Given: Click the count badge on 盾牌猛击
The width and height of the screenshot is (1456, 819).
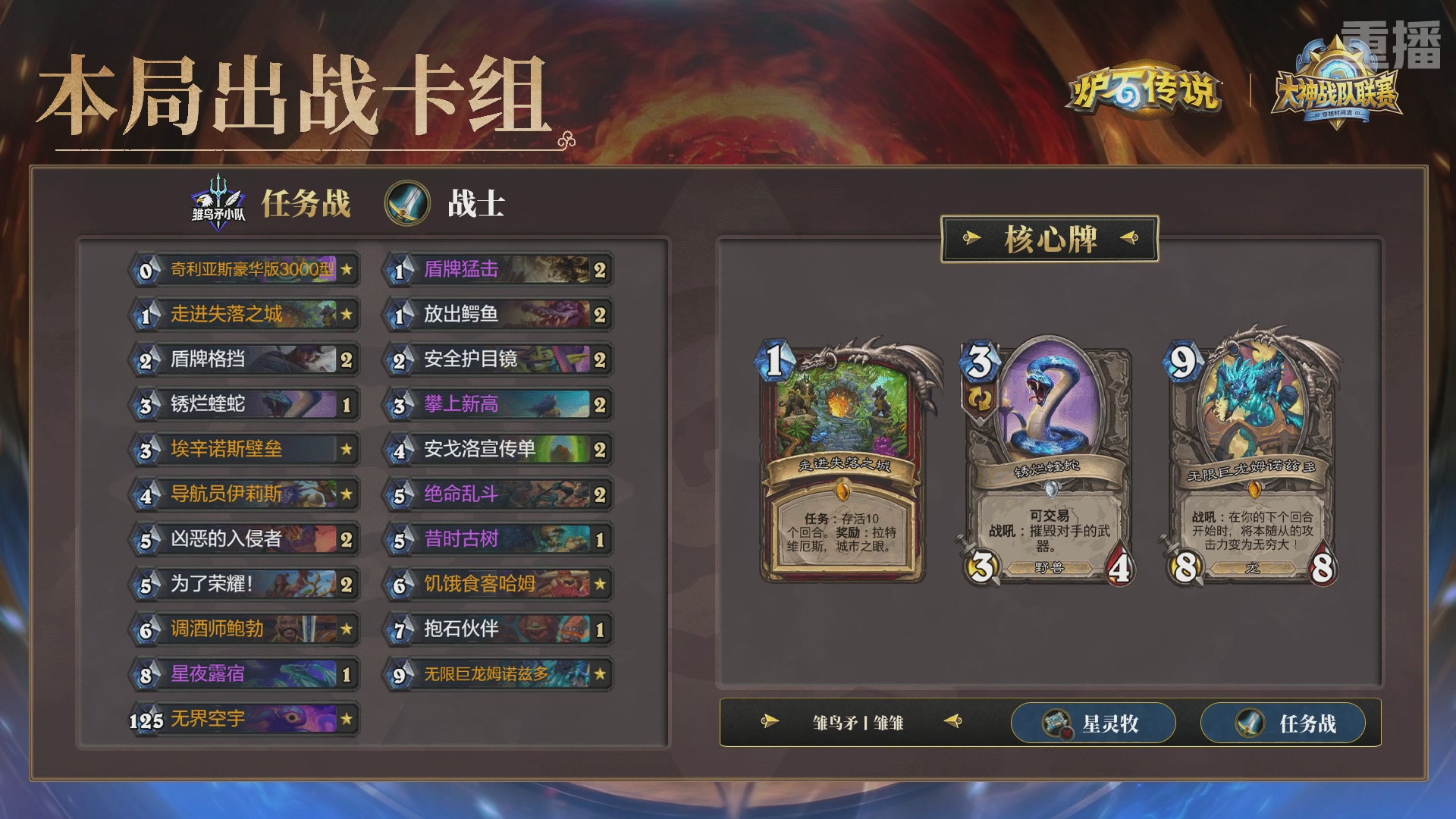Looking at the screenshot, I should click(x=599, y=270).
